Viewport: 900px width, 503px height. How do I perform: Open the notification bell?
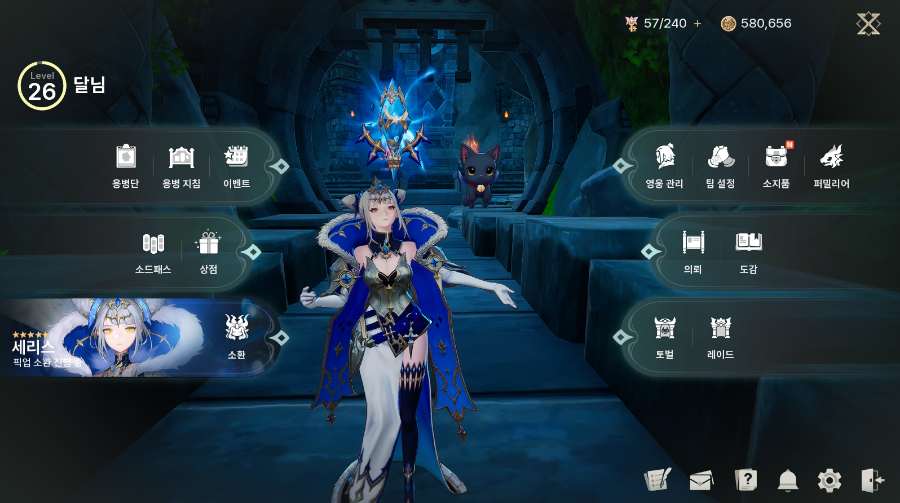788,480
